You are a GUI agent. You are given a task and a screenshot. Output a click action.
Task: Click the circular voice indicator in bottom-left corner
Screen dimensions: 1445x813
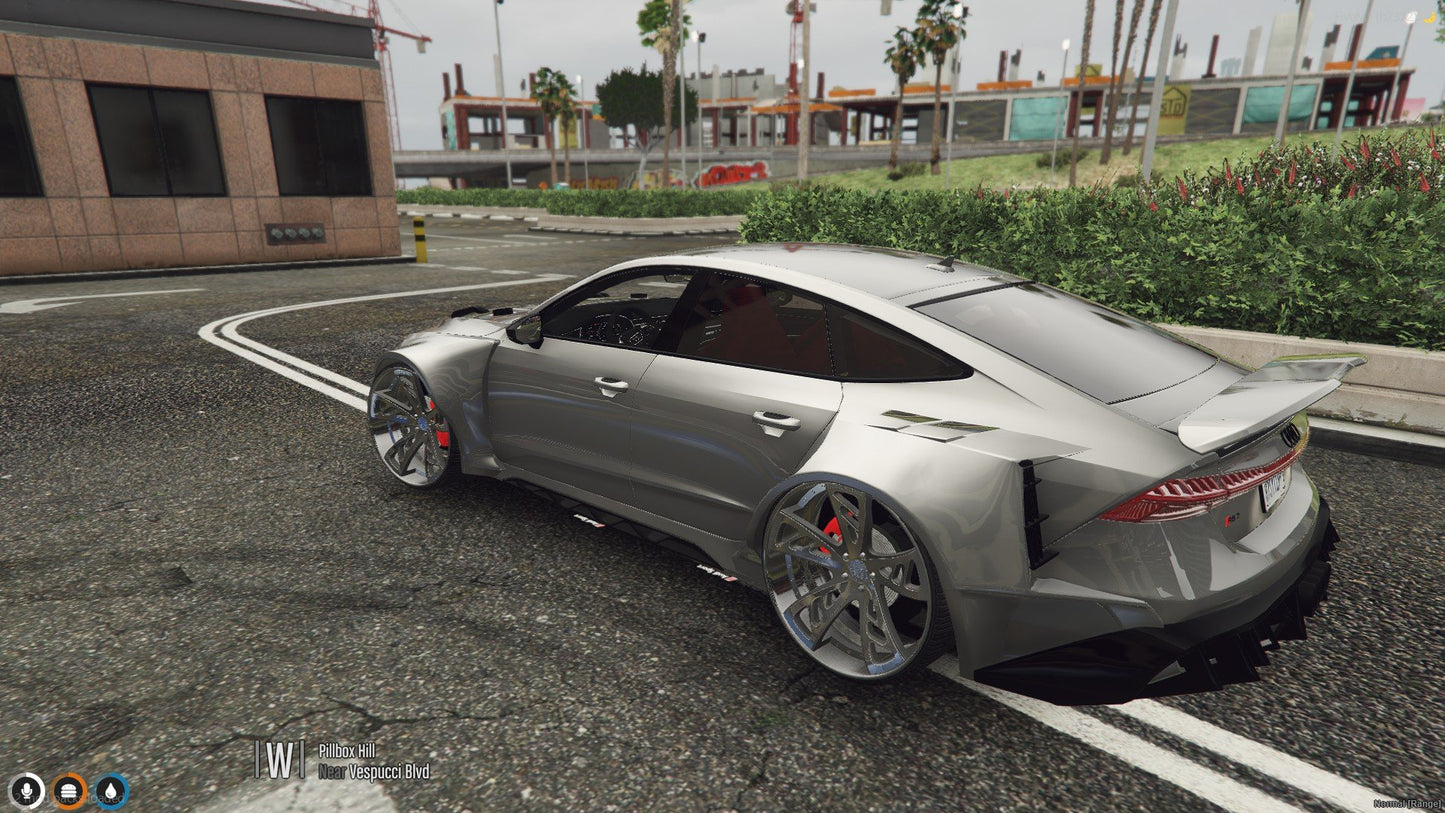(28, 790)
